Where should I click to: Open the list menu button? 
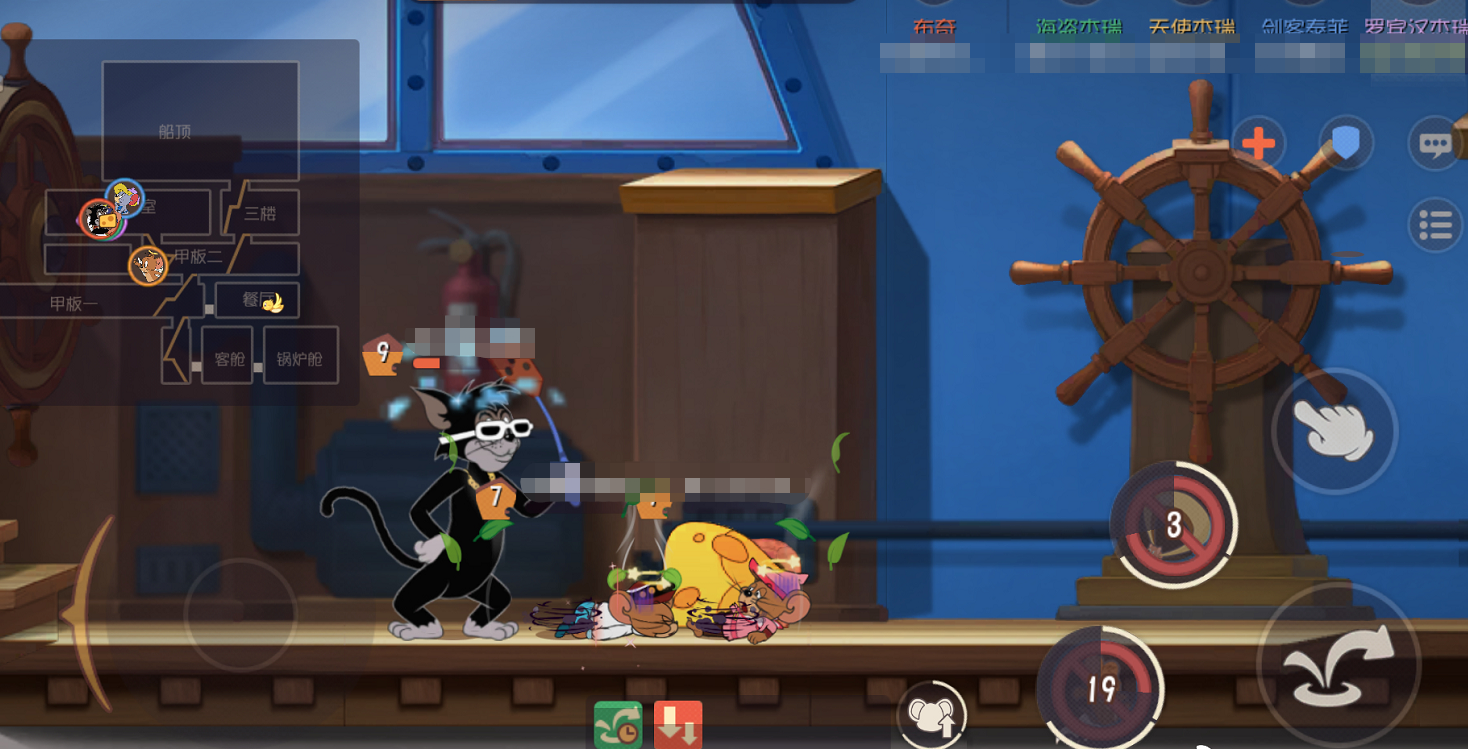pyautogui.click(x=1435, y=226)
